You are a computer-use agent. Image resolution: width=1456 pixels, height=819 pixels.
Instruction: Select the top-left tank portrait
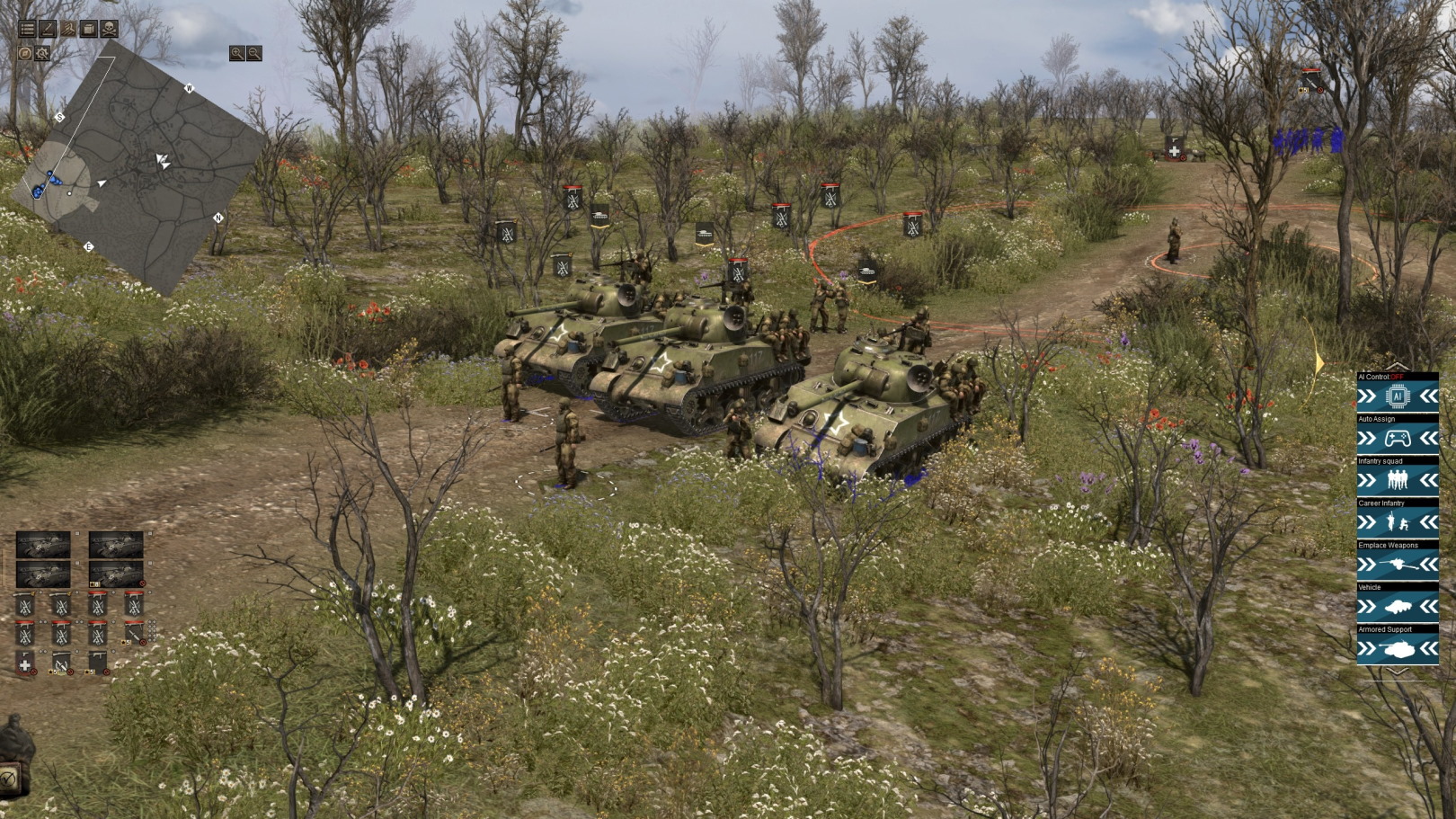tap(43, 545)
